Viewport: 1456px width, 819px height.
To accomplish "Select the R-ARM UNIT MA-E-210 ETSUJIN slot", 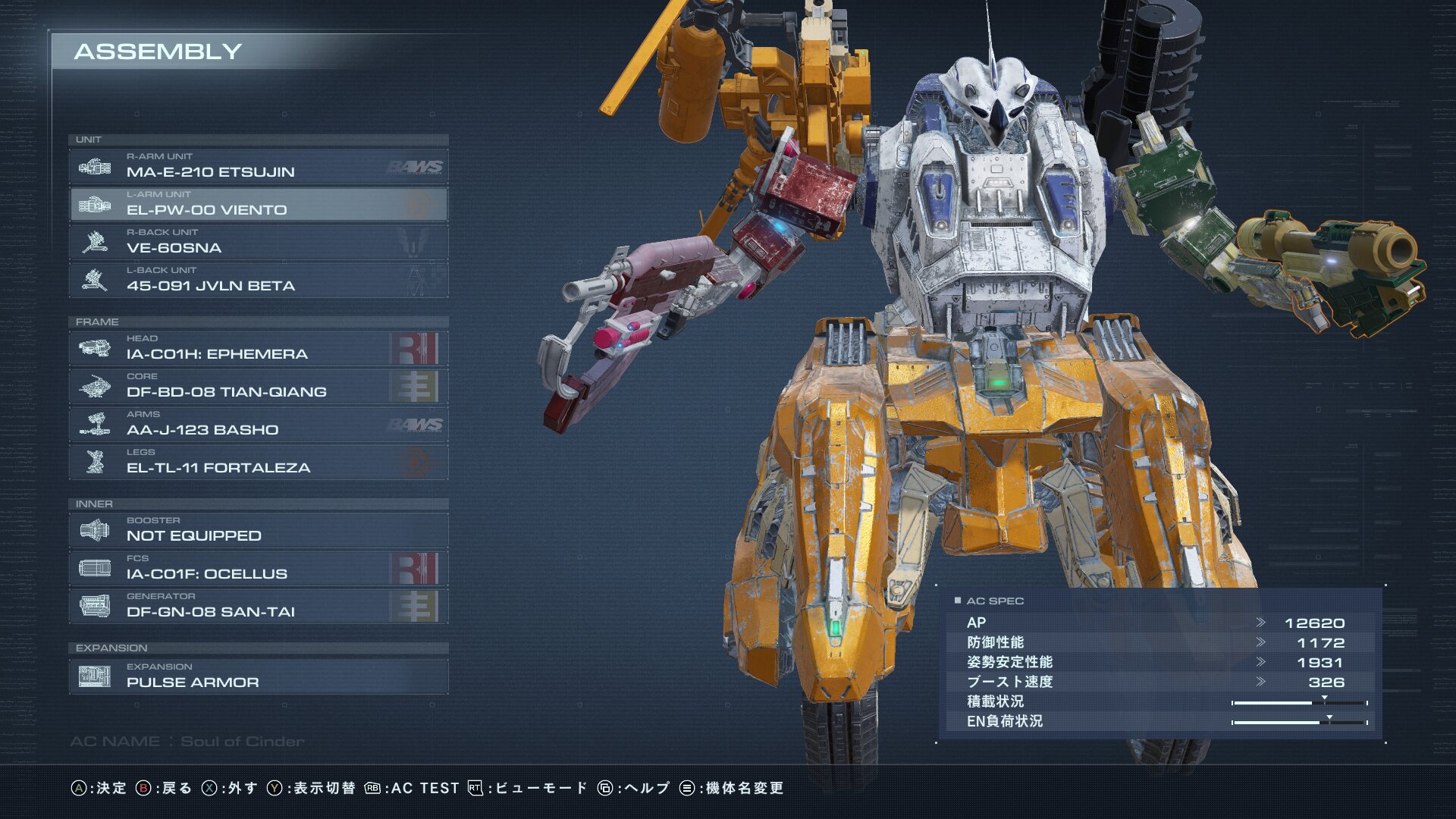I will click(x=258, y=166).
